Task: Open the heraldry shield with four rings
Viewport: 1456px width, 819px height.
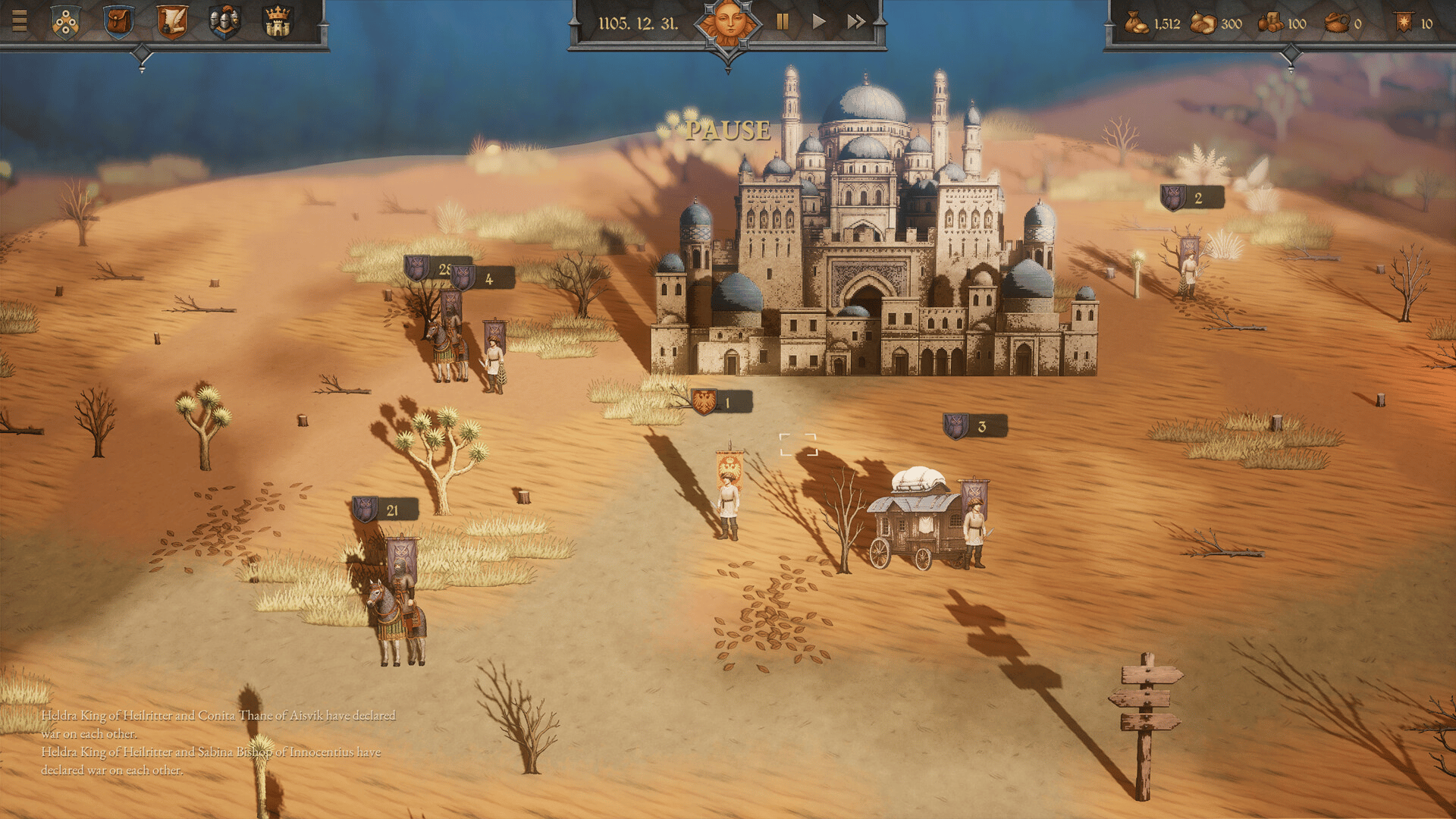Action: pyautogui.click(x=66, y=22)
